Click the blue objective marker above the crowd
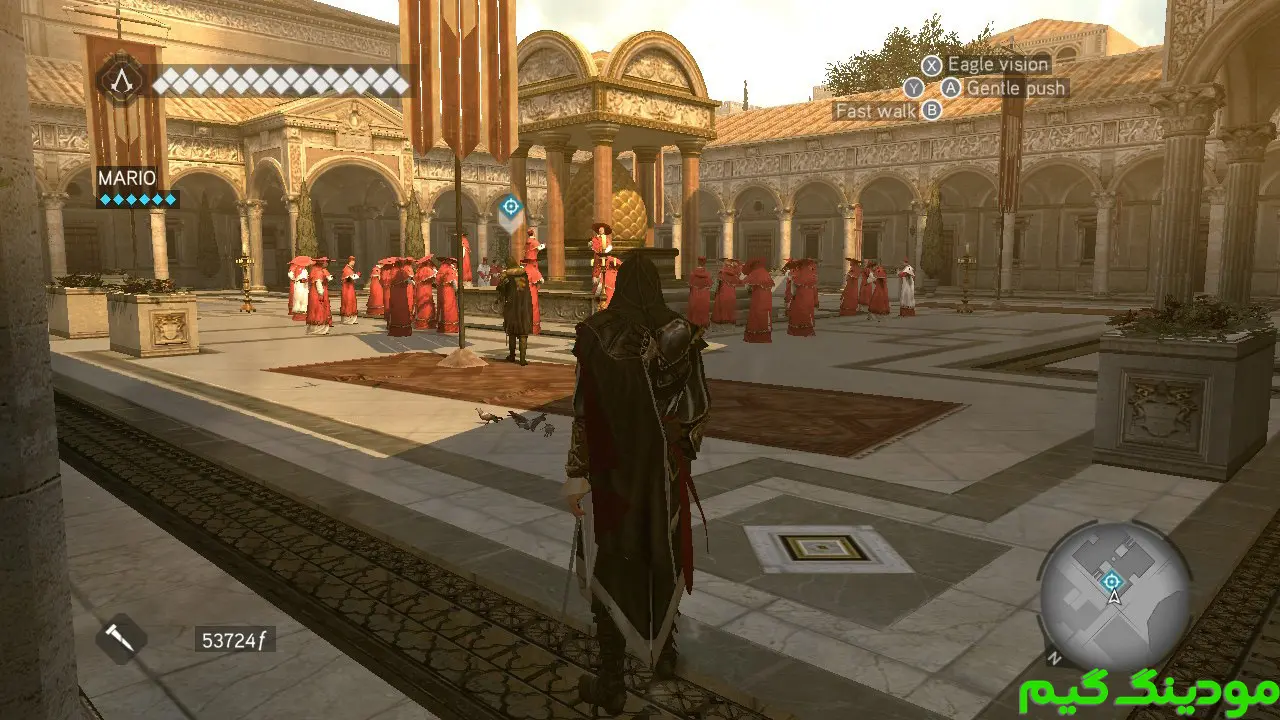 click(510, 208)
